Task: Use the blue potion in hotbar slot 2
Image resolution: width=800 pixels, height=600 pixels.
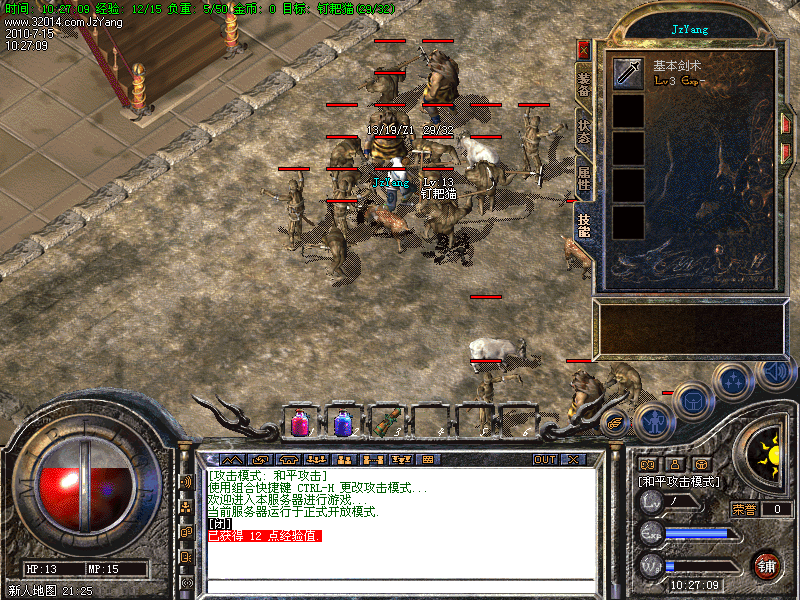Action: [343, 423]
